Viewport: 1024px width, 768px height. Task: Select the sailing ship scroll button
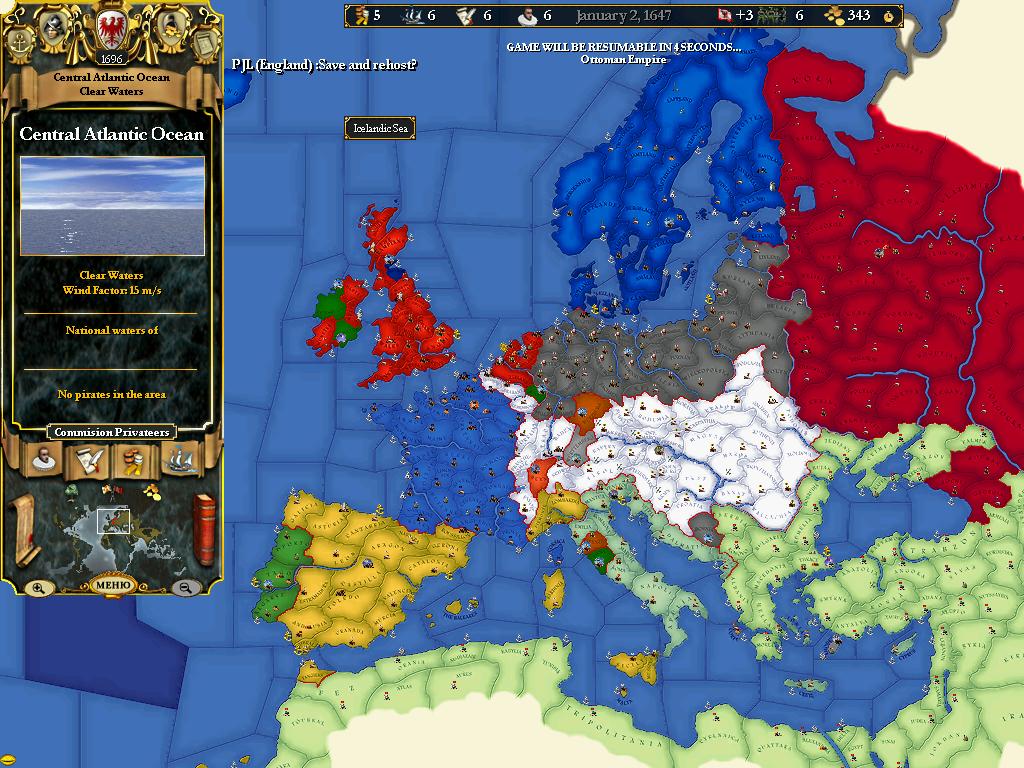click(x=180, y=460)
